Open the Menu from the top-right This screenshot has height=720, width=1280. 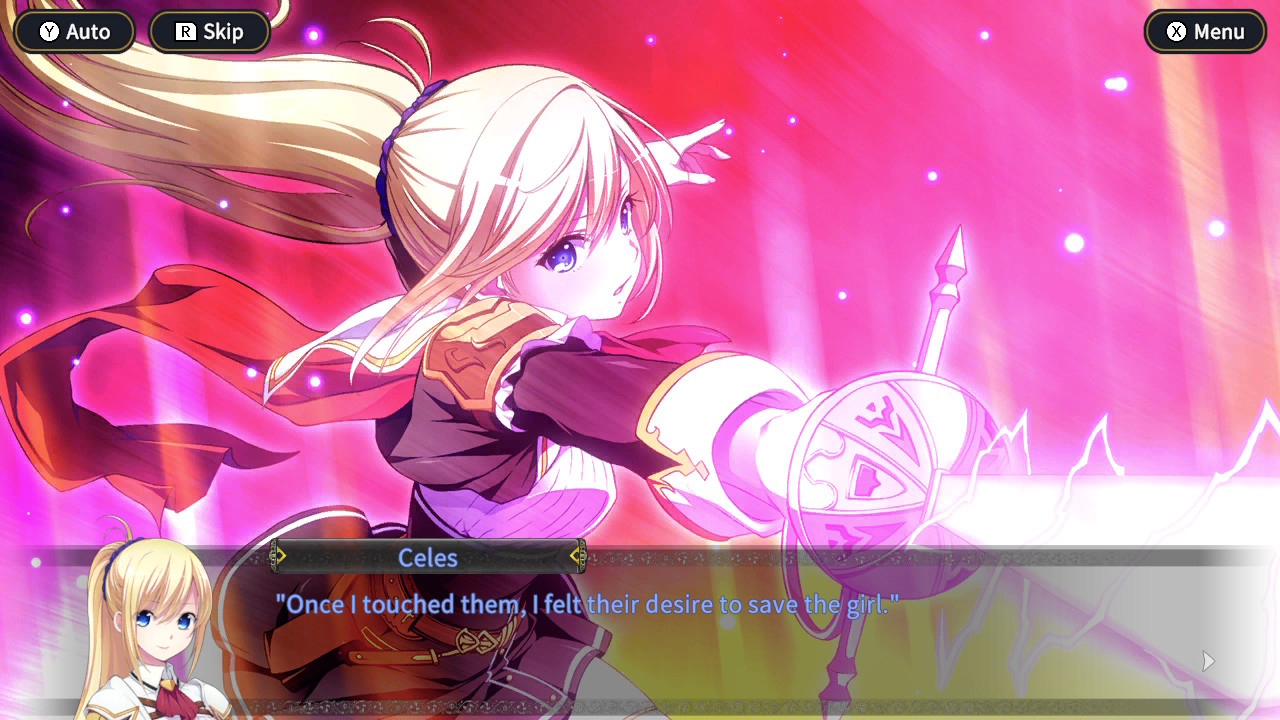point(1204,31)
